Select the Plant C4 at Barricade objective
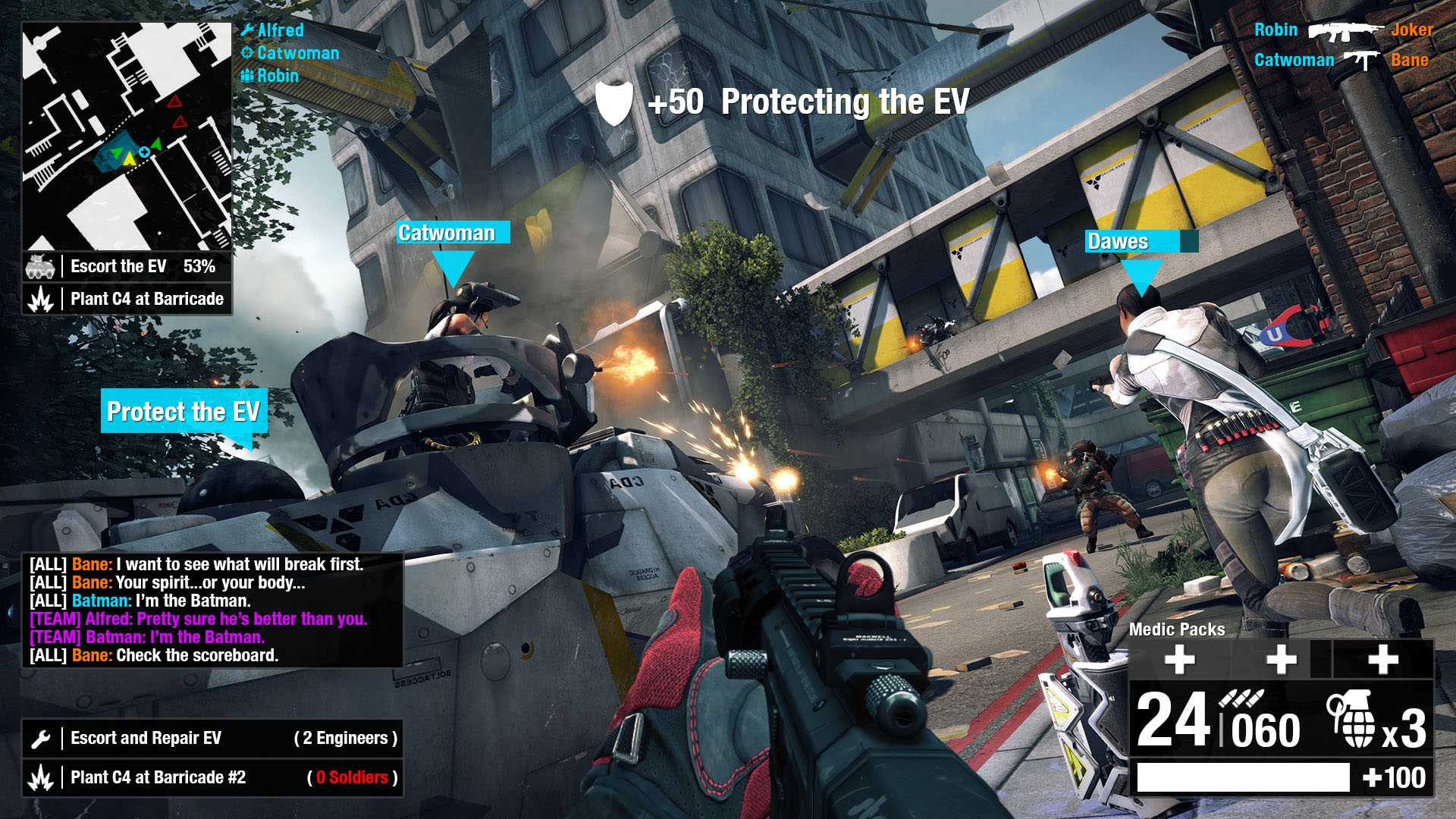 (x=127, y=299)
